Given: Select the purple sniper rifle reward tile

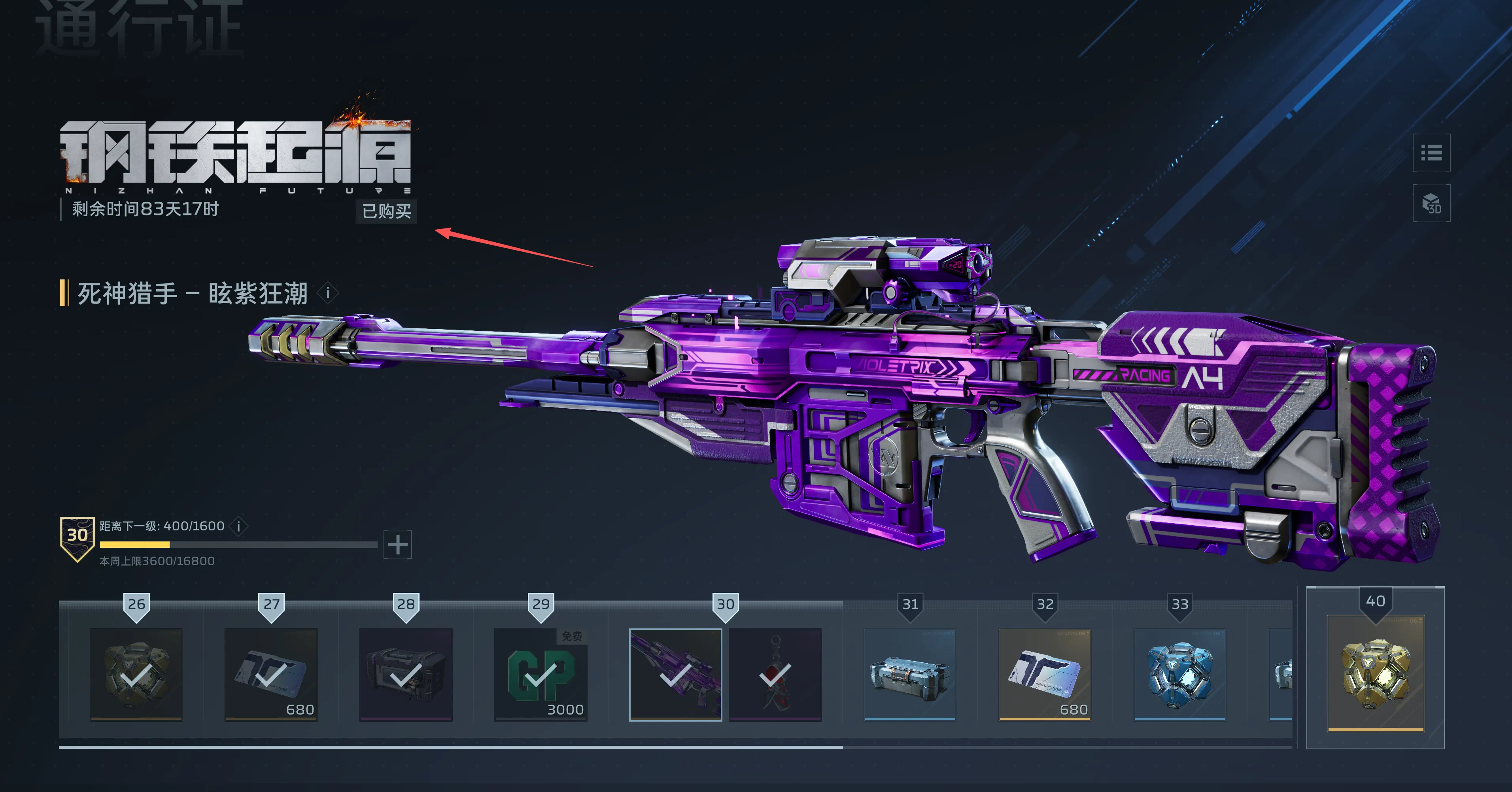Looking at the screenshot, I should [x=675, y=674].
